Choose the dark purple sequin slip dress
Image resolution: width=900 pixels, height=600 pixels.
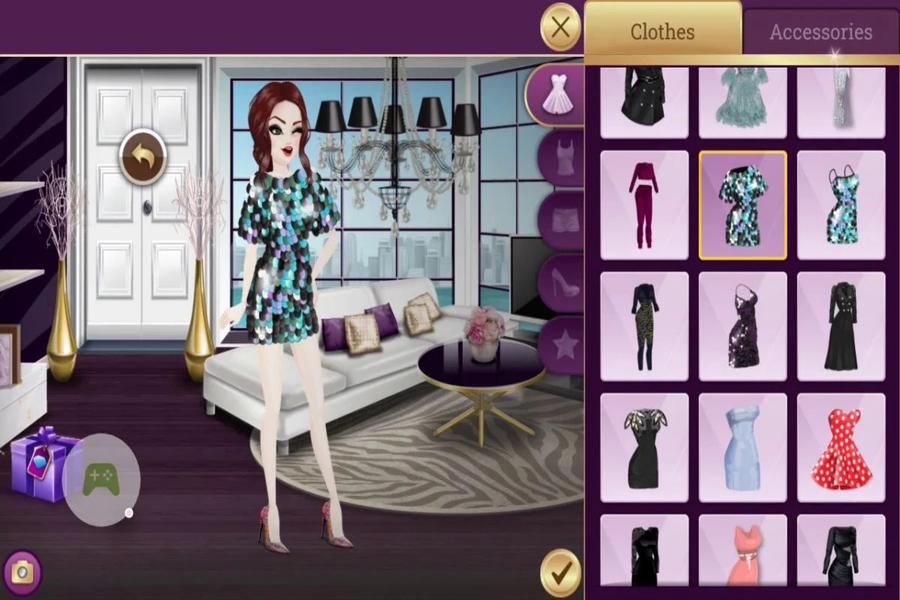click(x=742, y=326)
